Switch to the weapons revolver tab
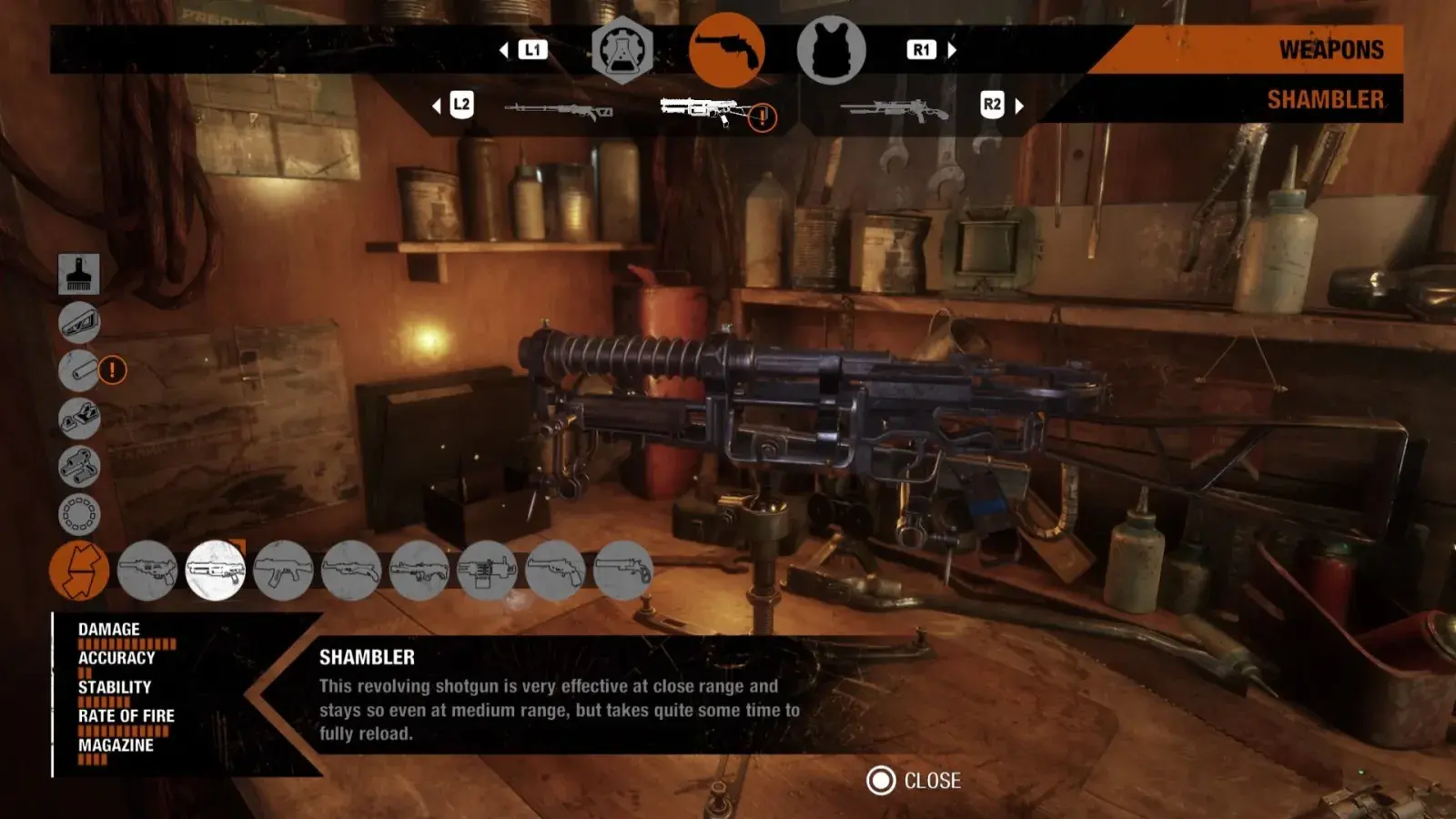 [x=726, y=51]
